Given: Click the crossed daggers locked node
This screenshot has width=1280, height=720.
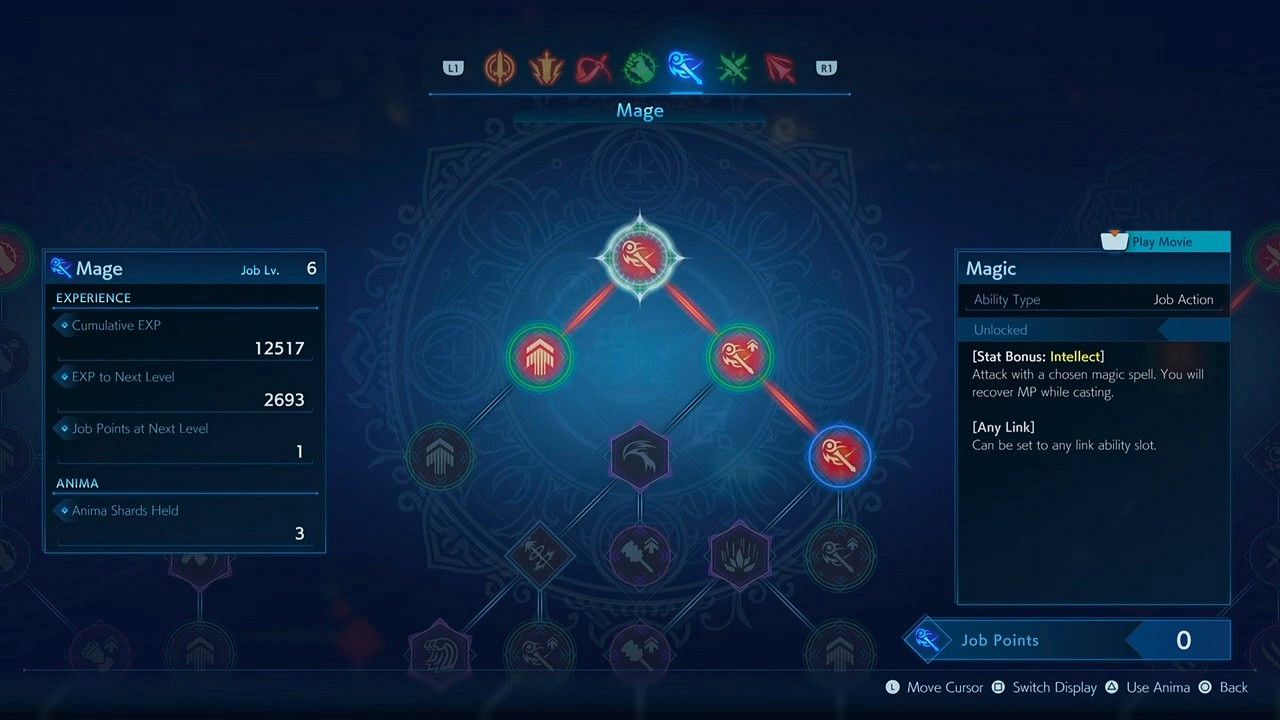Looking at the screenshot, I should pyautogui.click(x=540, y=557).
